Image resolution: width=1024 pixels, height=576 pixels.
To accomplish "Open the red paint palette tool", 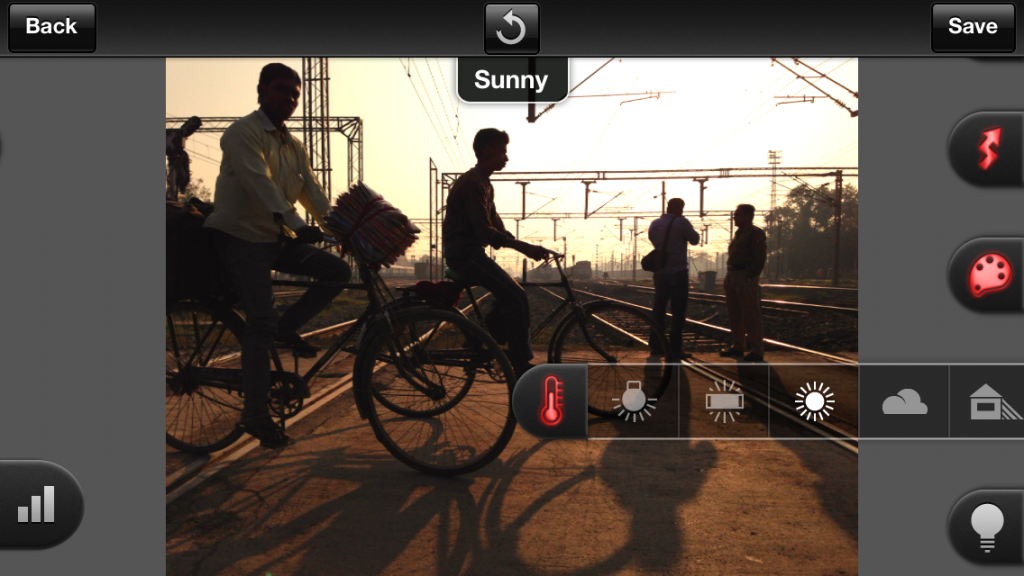I will (988, 274).
